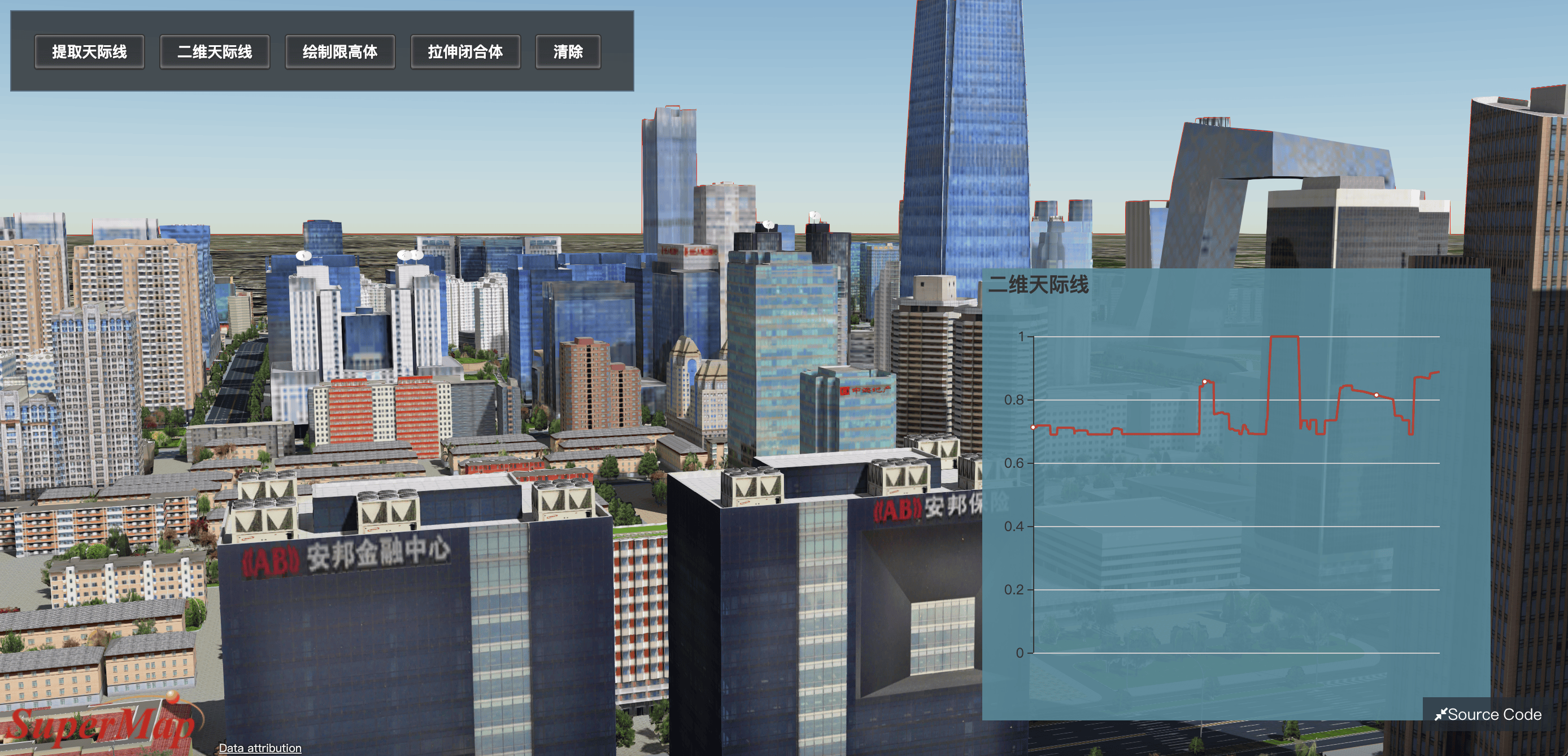Click the 清除 button to clear results
The image size is (1568, 756).
tap(567, 53)
